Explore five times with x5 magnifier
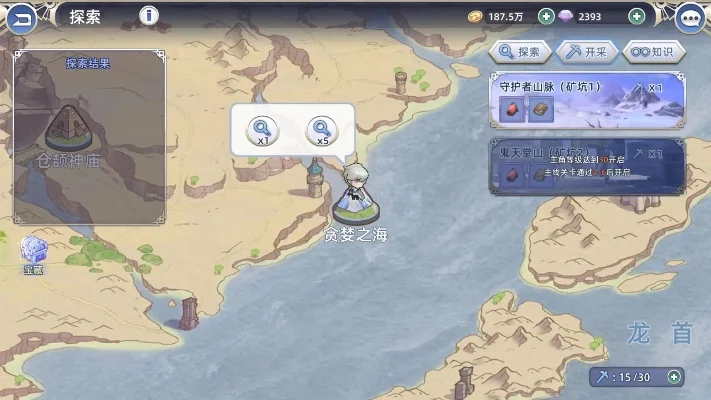711x400 pixels. (x=322, y=130)
